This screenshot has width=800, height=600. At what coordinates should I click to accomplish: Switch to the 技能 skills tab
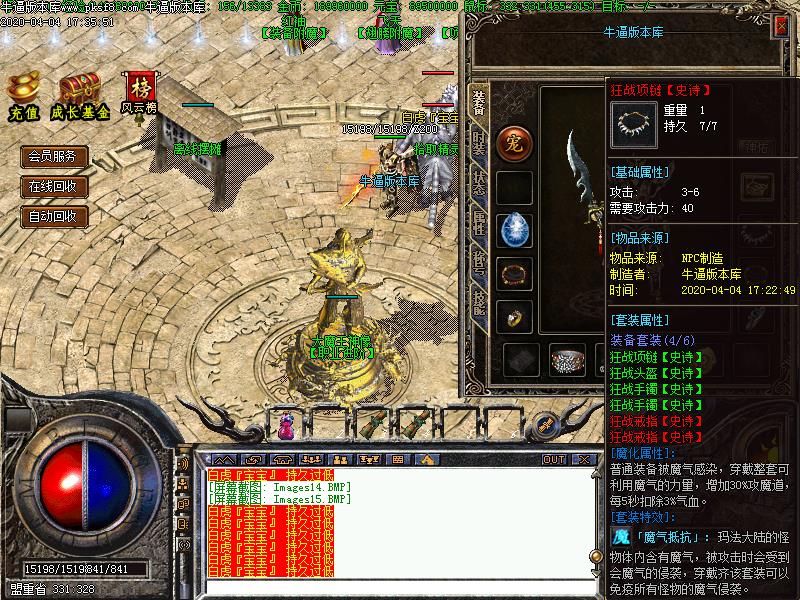pyautogui.click(x=479, y=304)
